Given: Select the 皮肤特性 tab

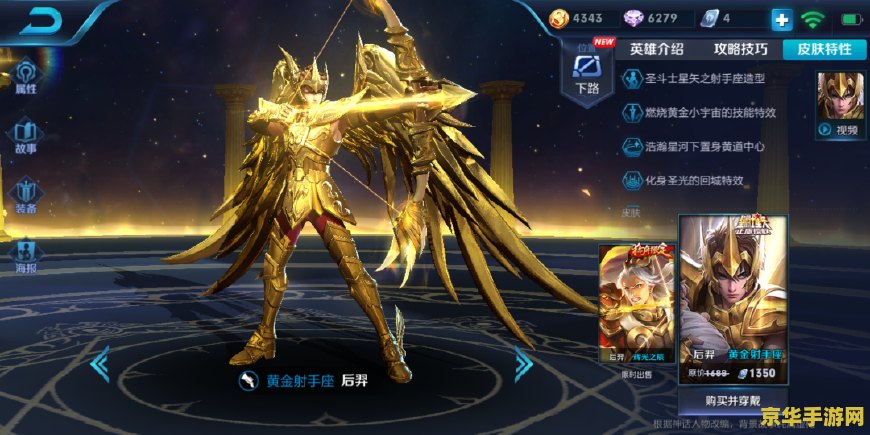Looking at the screenshot, I should click(x=823, y=49).
